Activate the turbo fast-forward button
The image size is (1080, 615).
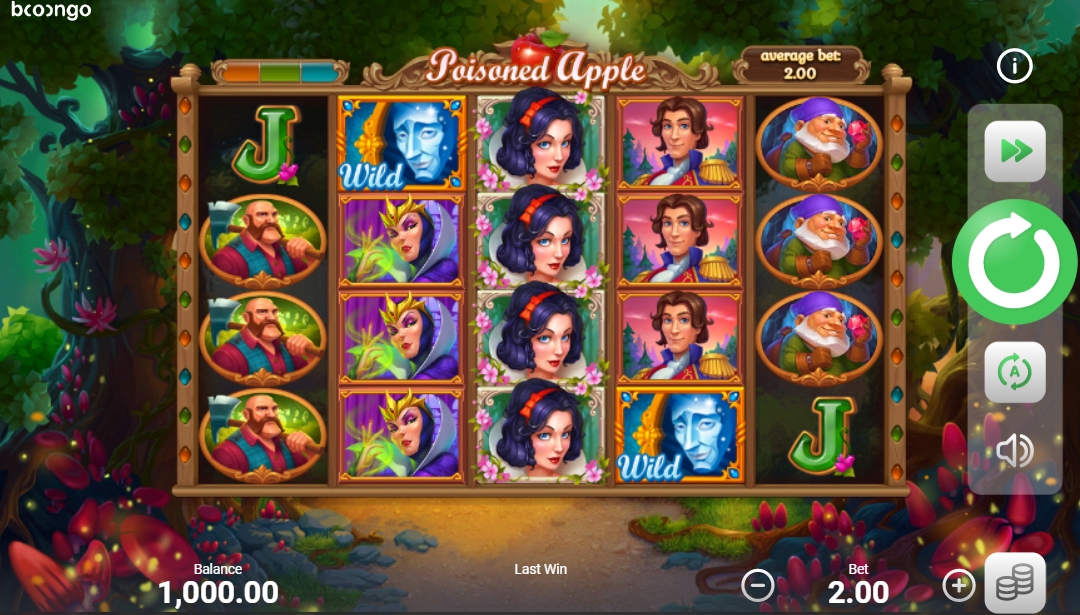coord(1014,151)
